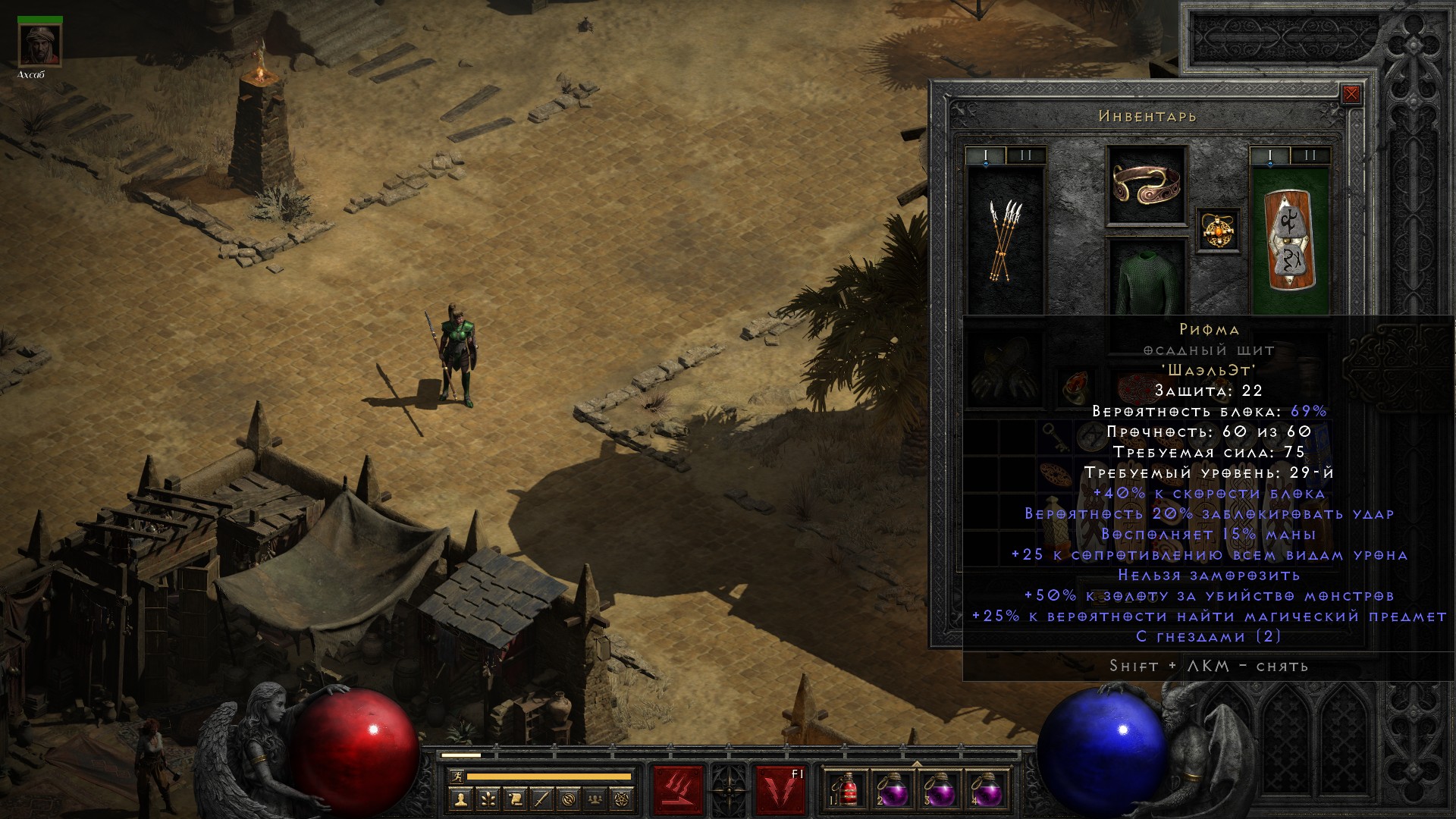This screenshot has width=1456, height=819.
Task: Open the skill tree leaf button
Action: 488,799
